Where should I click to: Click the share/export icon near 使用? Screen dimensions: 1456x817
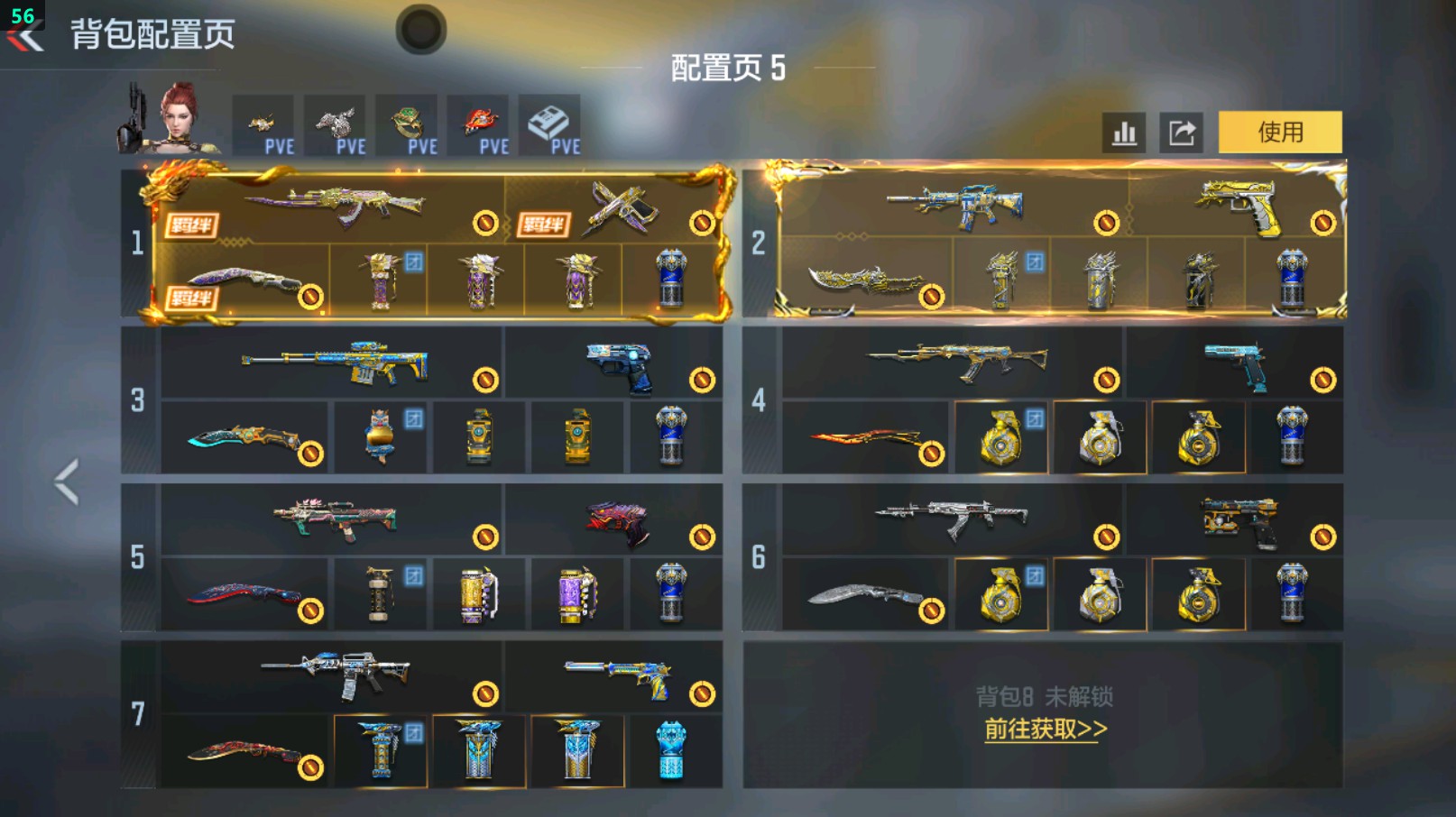pyautogui.click(x=1182, y=132)
